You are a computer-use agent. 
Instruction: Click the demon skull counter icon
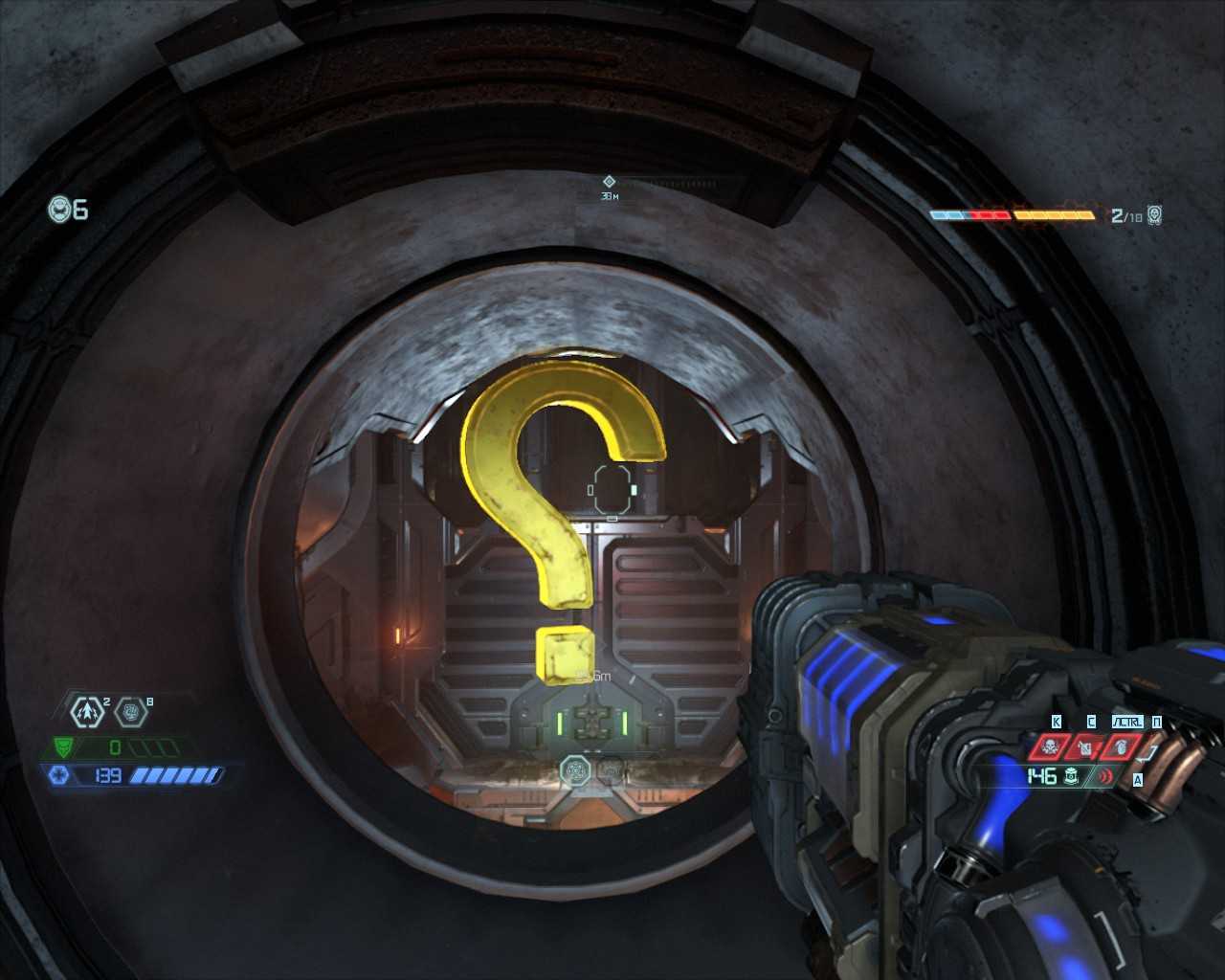click(1154, 215)
